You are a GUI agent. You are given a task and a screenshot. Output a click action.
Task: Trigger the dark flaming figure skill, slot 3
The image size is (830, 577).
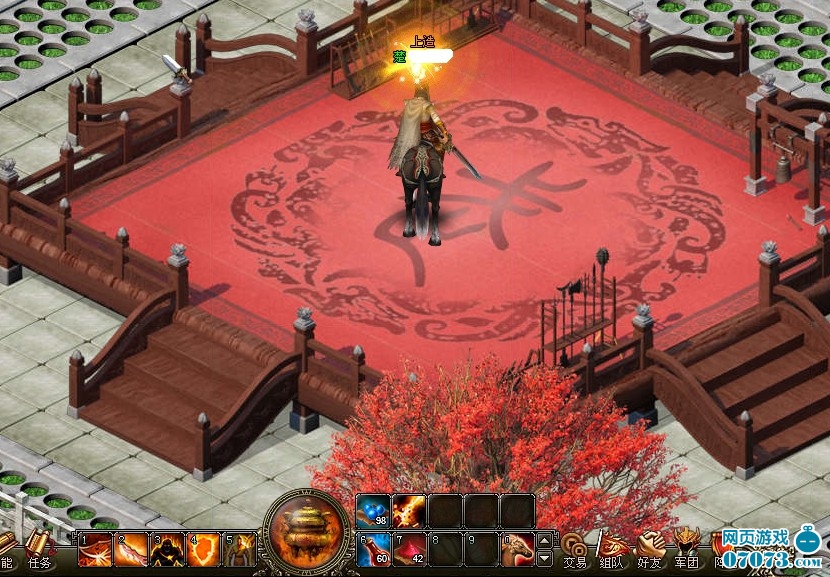click(167, 549)
